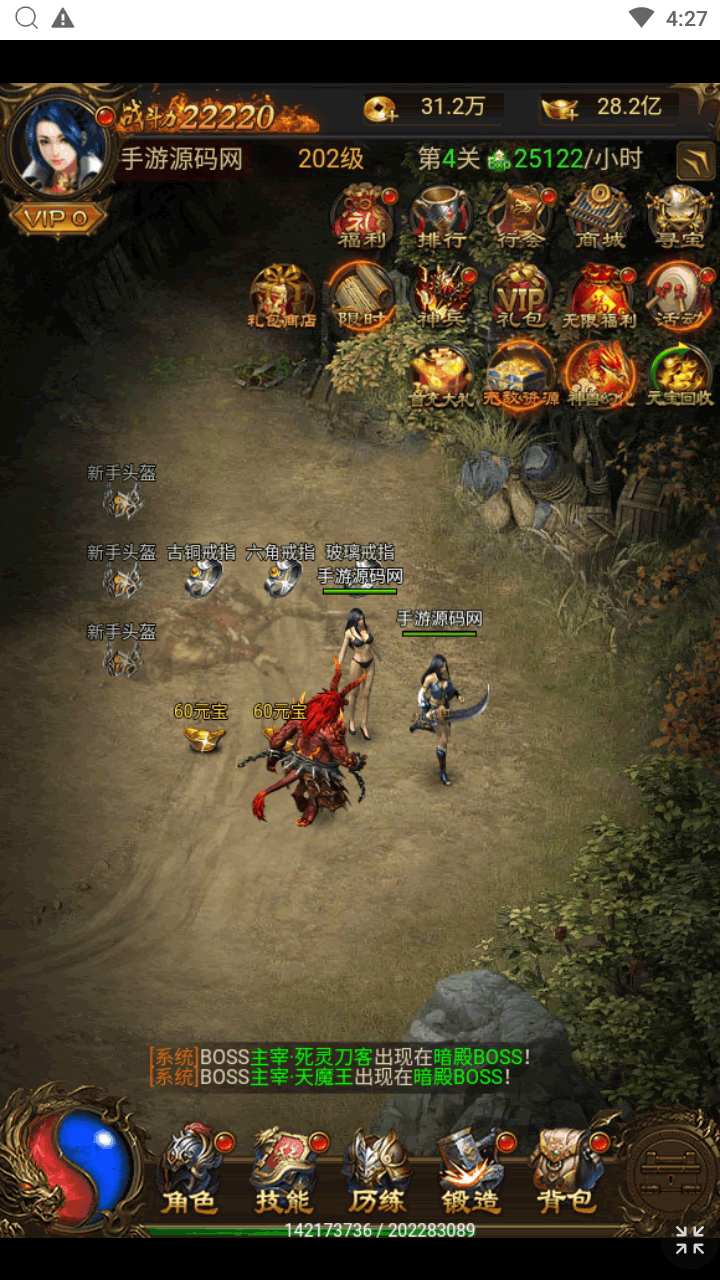Open the 福利 welfare bag icon

(x=362, y=216)
